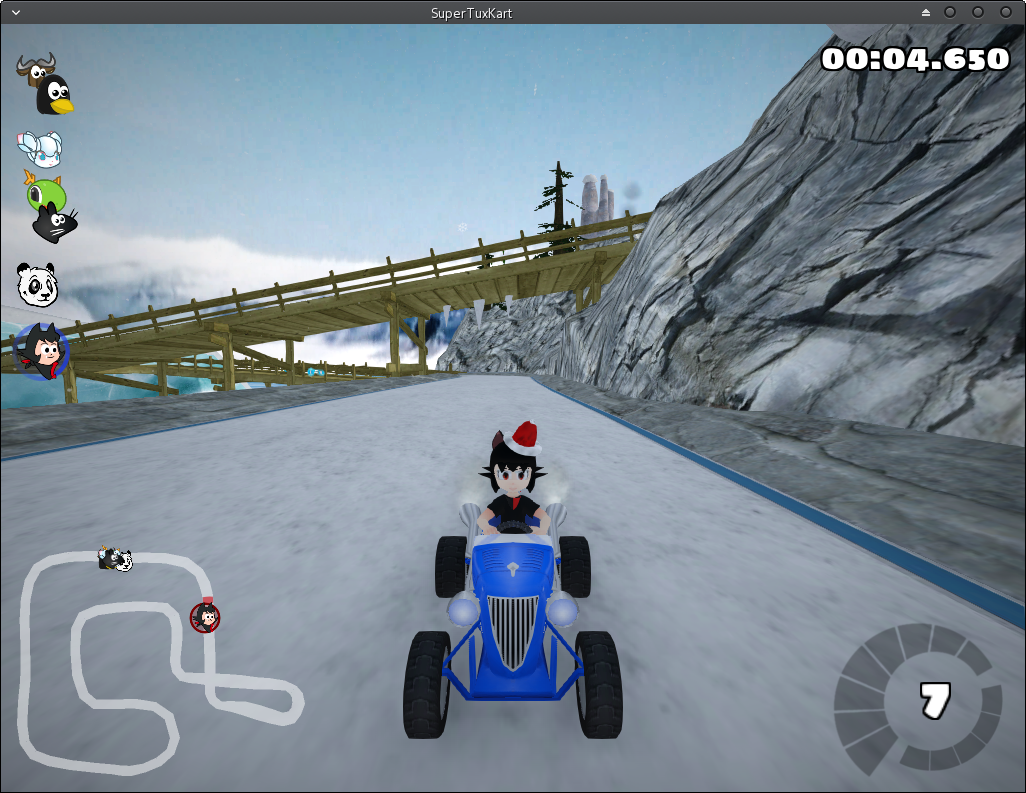This screenshot has width=1026, height=793.
Task: Click the blue-ringed player portrait in rank list
Action: (40, 352)
